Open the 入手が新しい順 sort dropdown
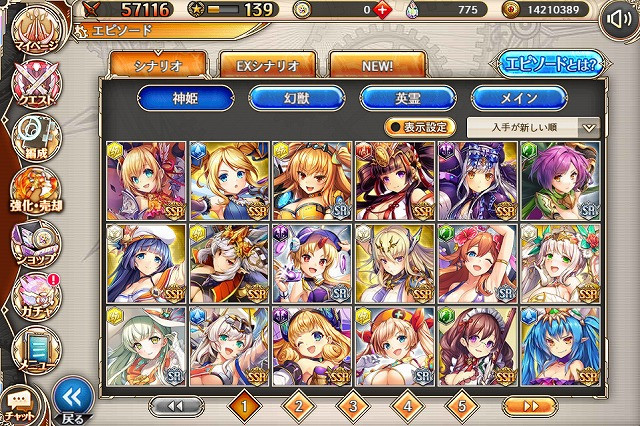This screenshot has width=640, height=426. [x=532, y=127]
